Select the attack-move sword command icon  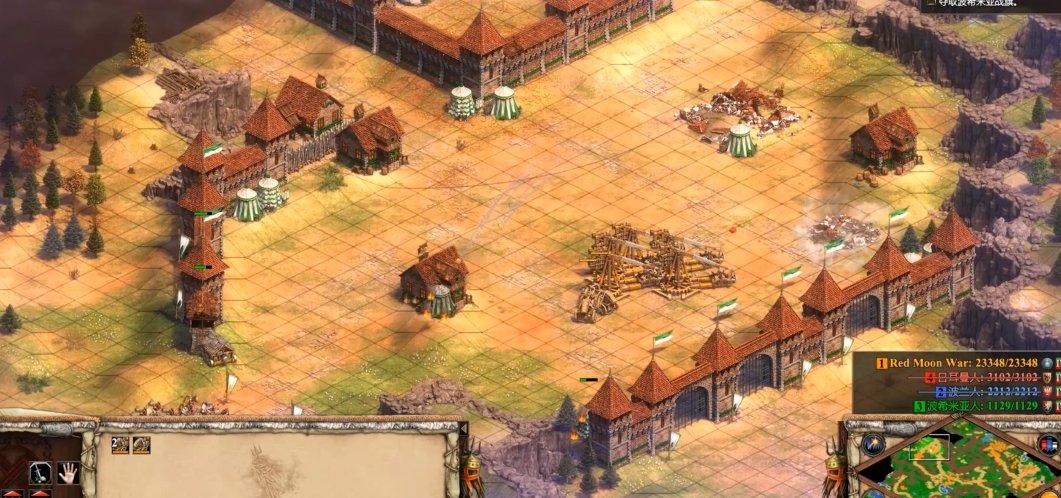click(42, 471)
